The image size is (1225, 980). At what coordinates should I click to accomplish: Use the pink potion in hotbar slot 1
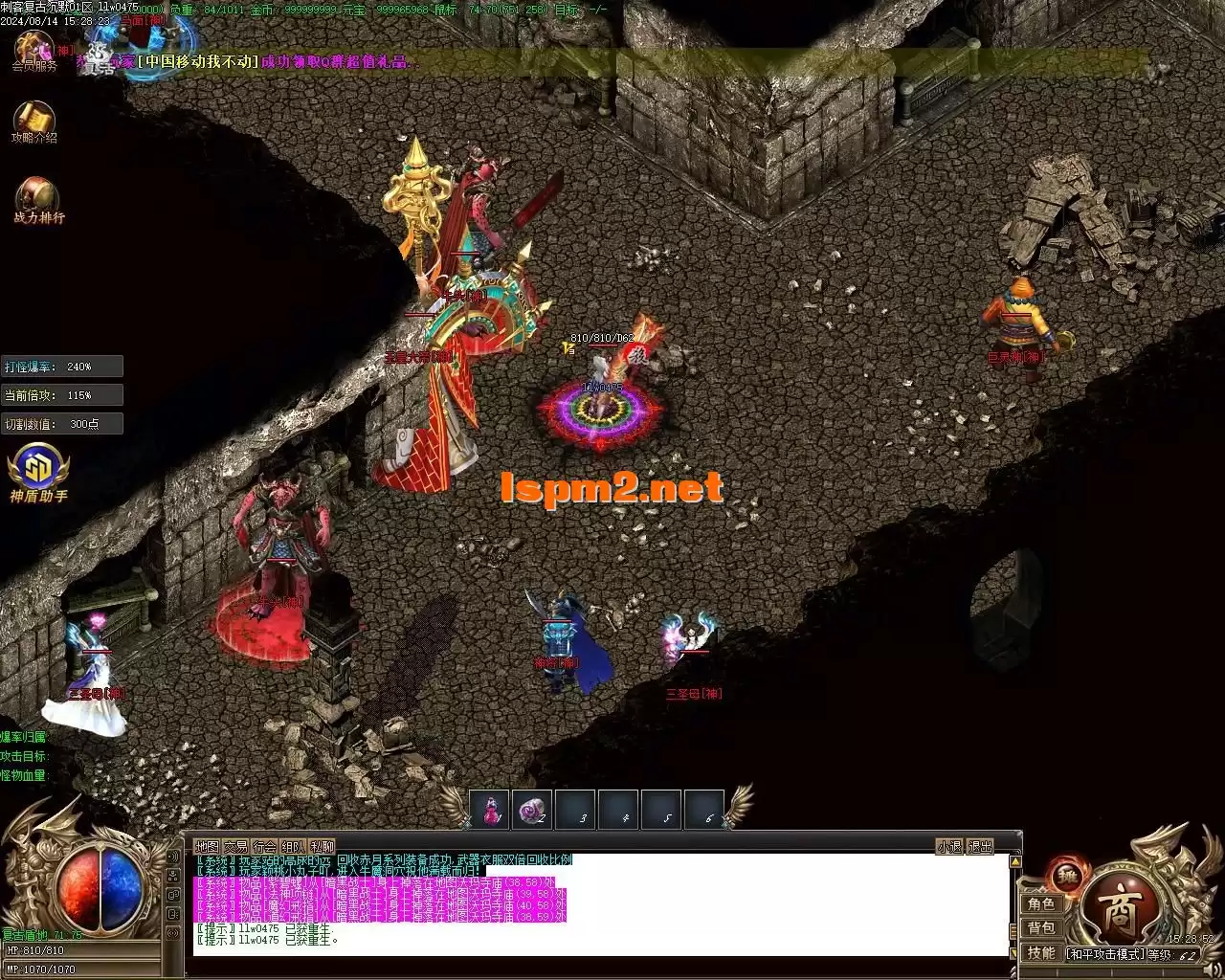(x=490, y=810)
